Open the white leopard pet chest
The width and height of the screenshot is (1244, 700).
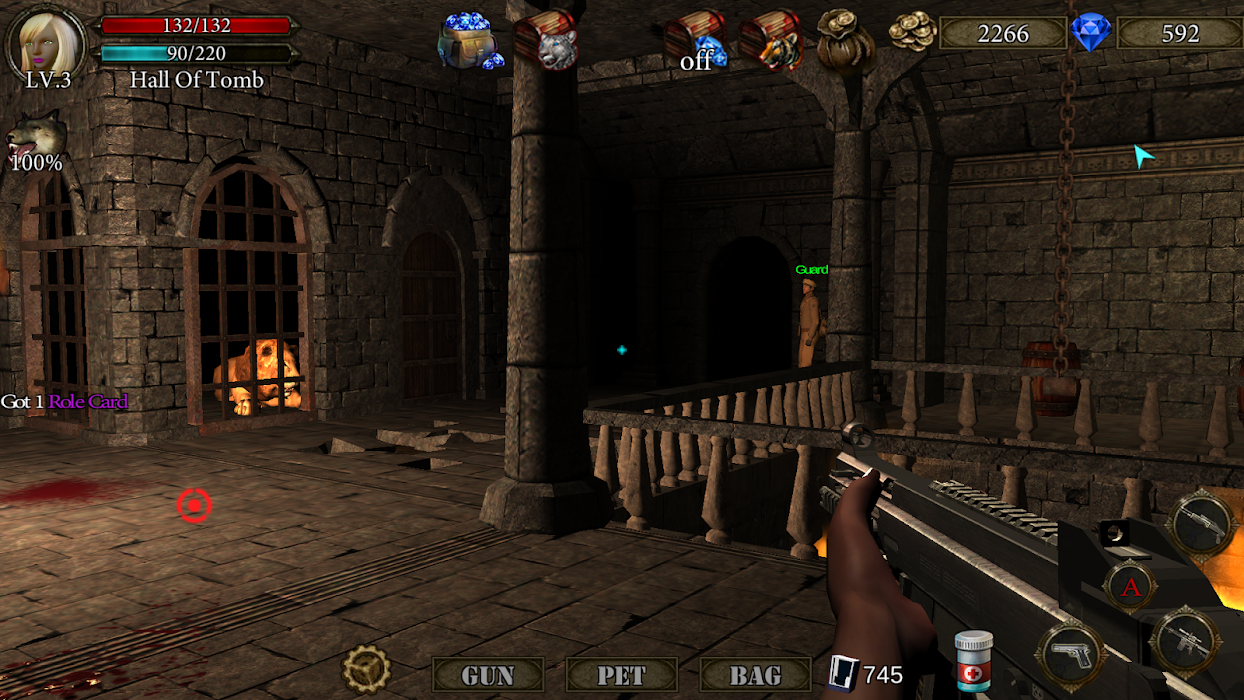click(546, 40)
